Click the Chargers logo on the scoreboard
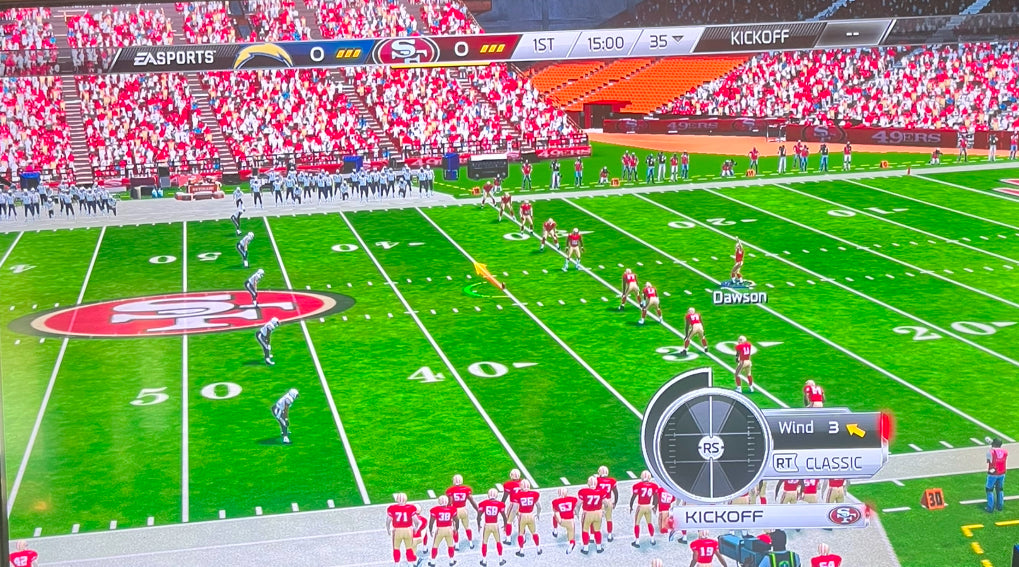 (x=263, y=54)
